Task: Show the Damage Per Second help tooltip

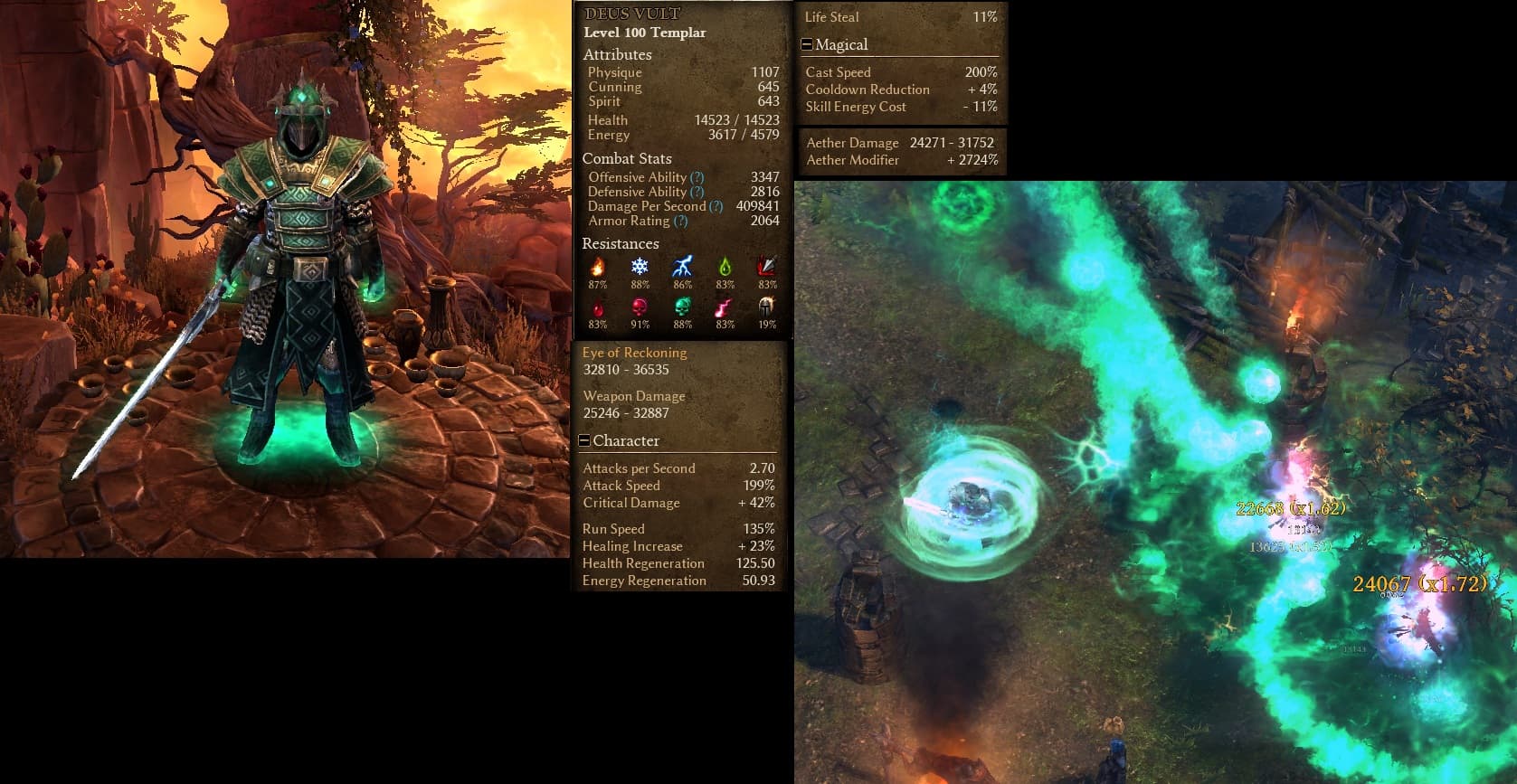Action: (716, 206)
